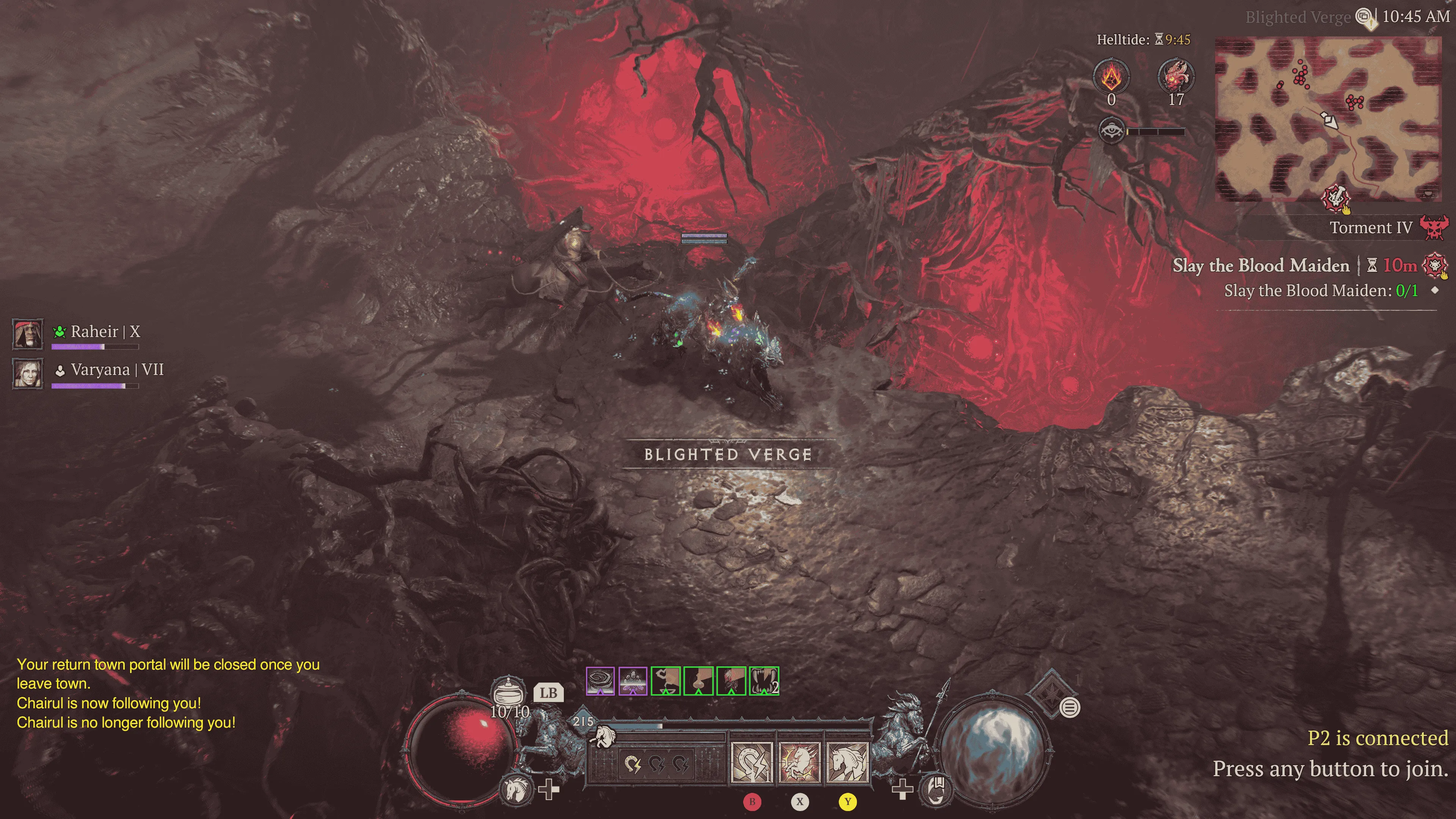The width and height of the screenshot is (1456, 819).
Task: Activate the rearing horse combat skill
Action: point(799,763)
